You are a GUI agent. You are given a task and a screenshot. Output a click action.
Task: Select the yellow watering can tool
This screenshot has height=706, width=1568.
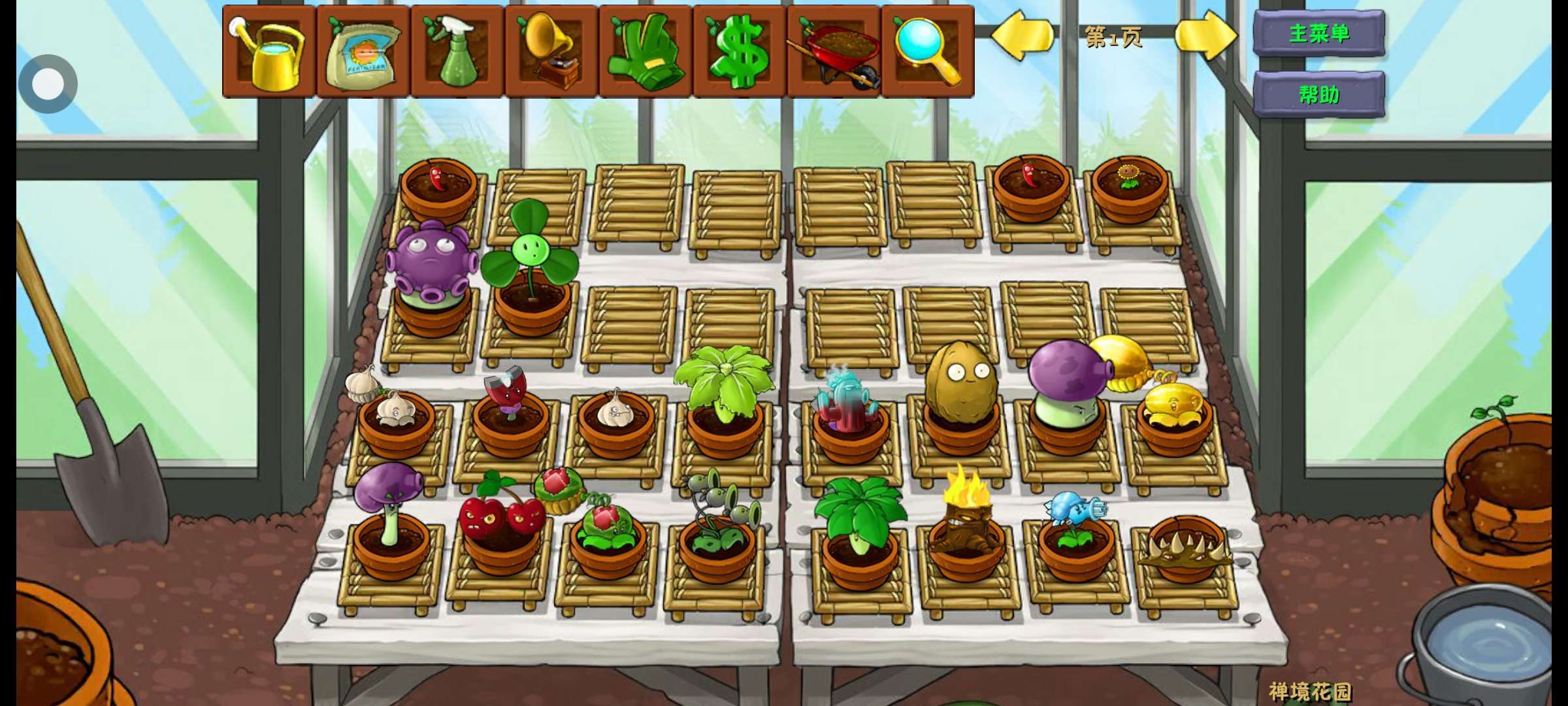pyautogui.click(x=269, y=52)
